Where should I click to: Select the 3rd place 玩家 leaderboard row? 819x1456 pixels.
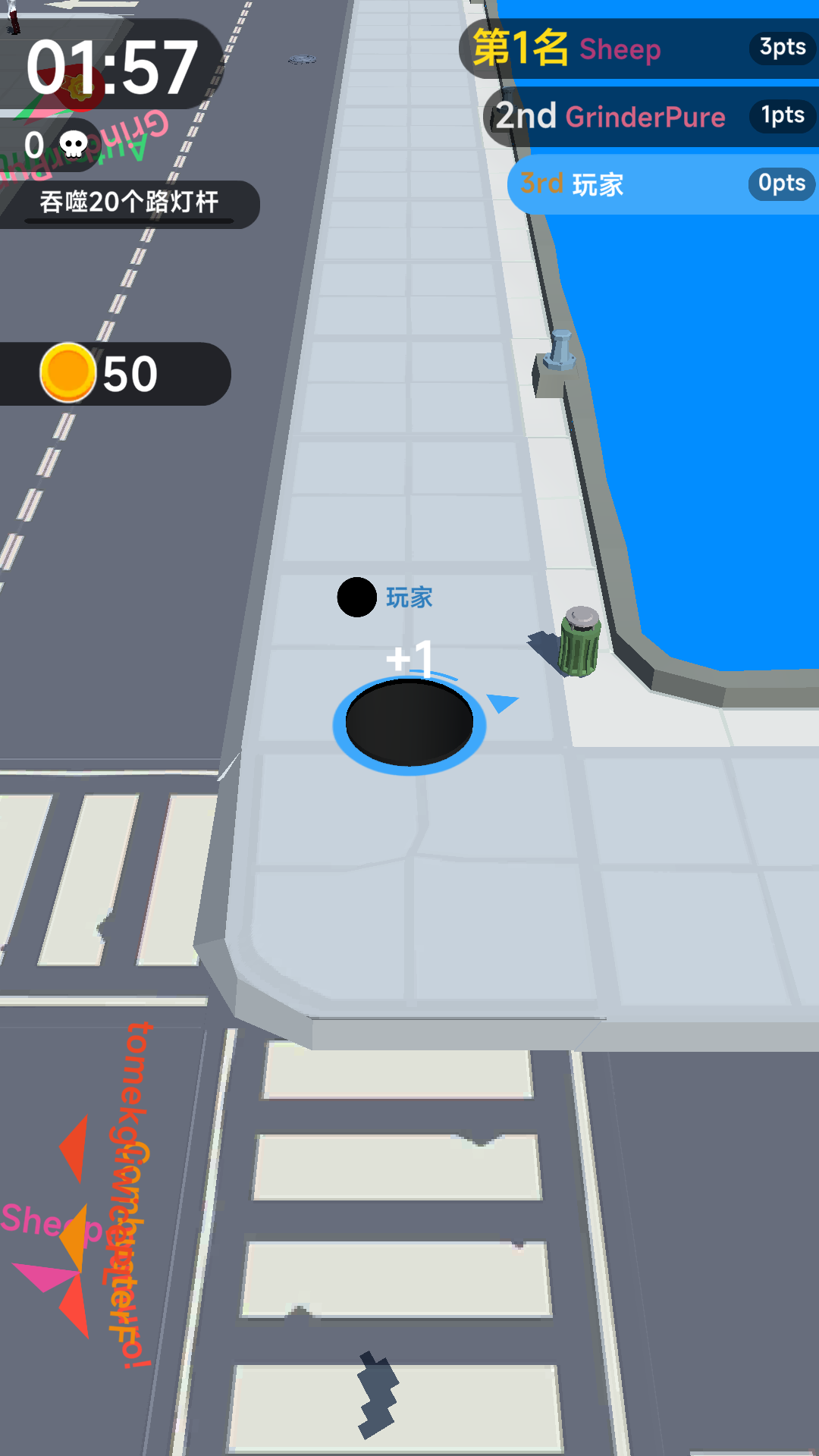click(x=662, y=184)
